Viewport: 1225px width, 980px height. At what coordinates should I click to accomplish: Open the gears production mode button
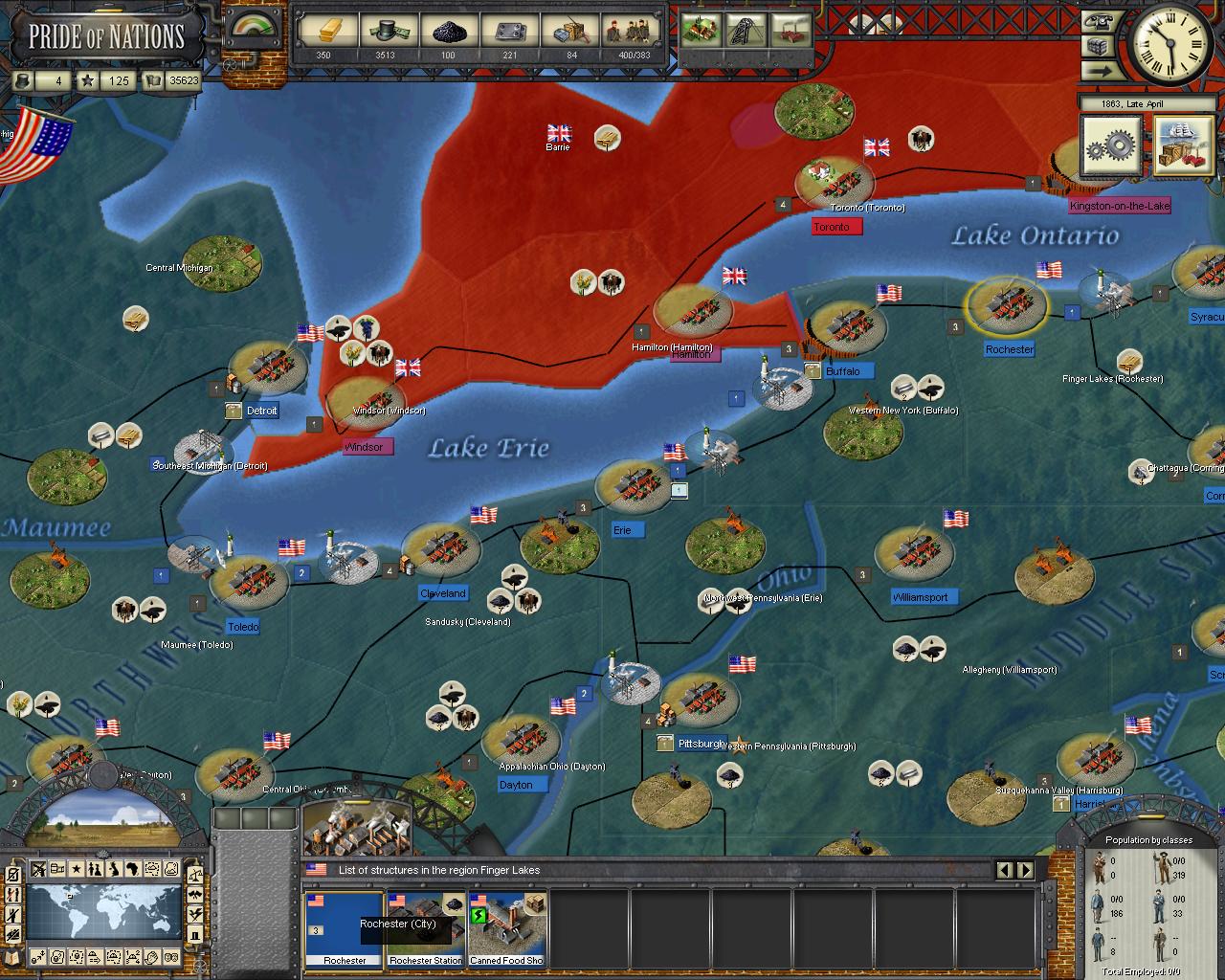tap(1111, 146)
